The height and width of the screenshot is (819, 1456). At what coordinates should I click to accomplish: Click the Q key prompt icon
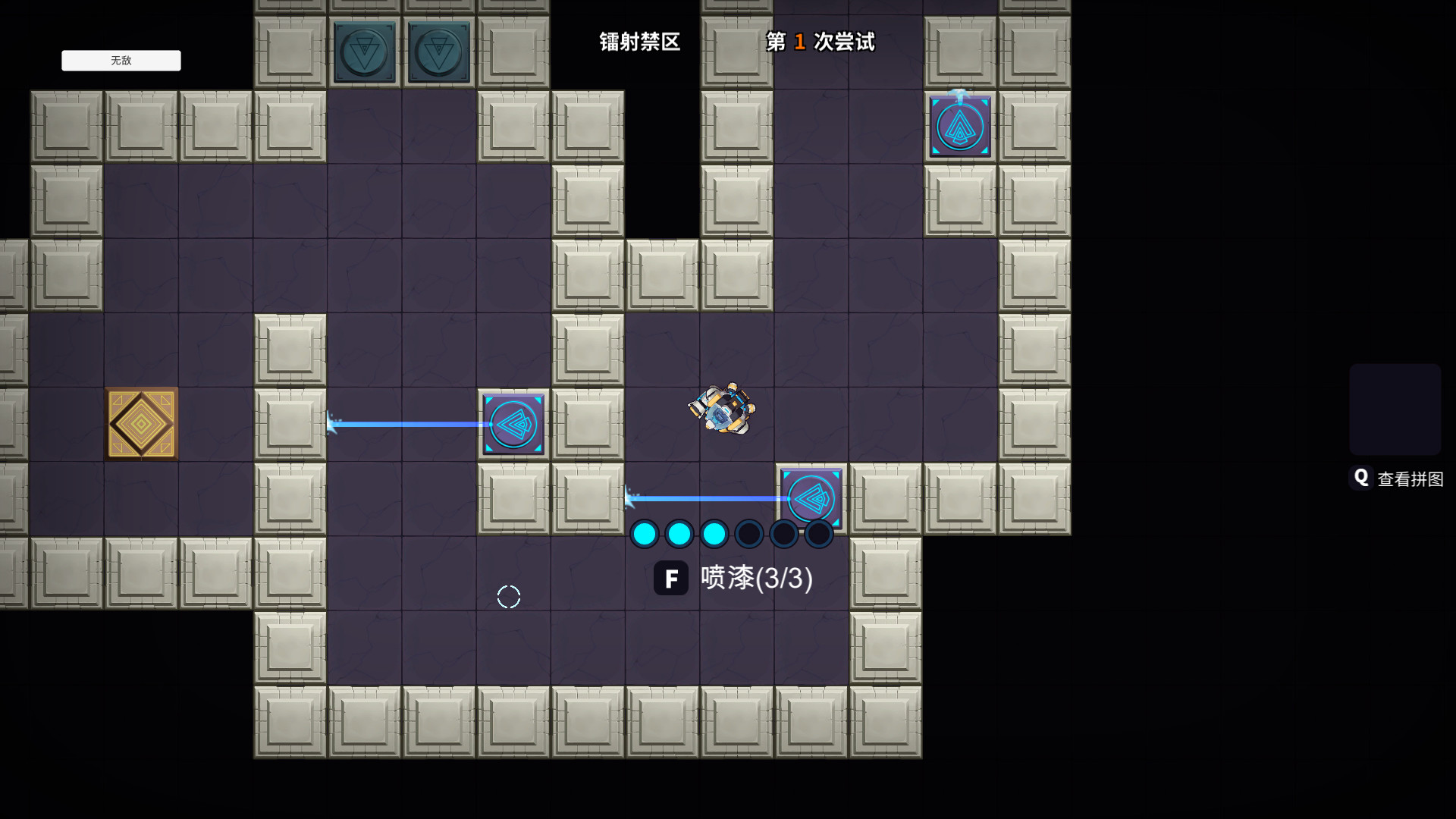coord(1362,477)
